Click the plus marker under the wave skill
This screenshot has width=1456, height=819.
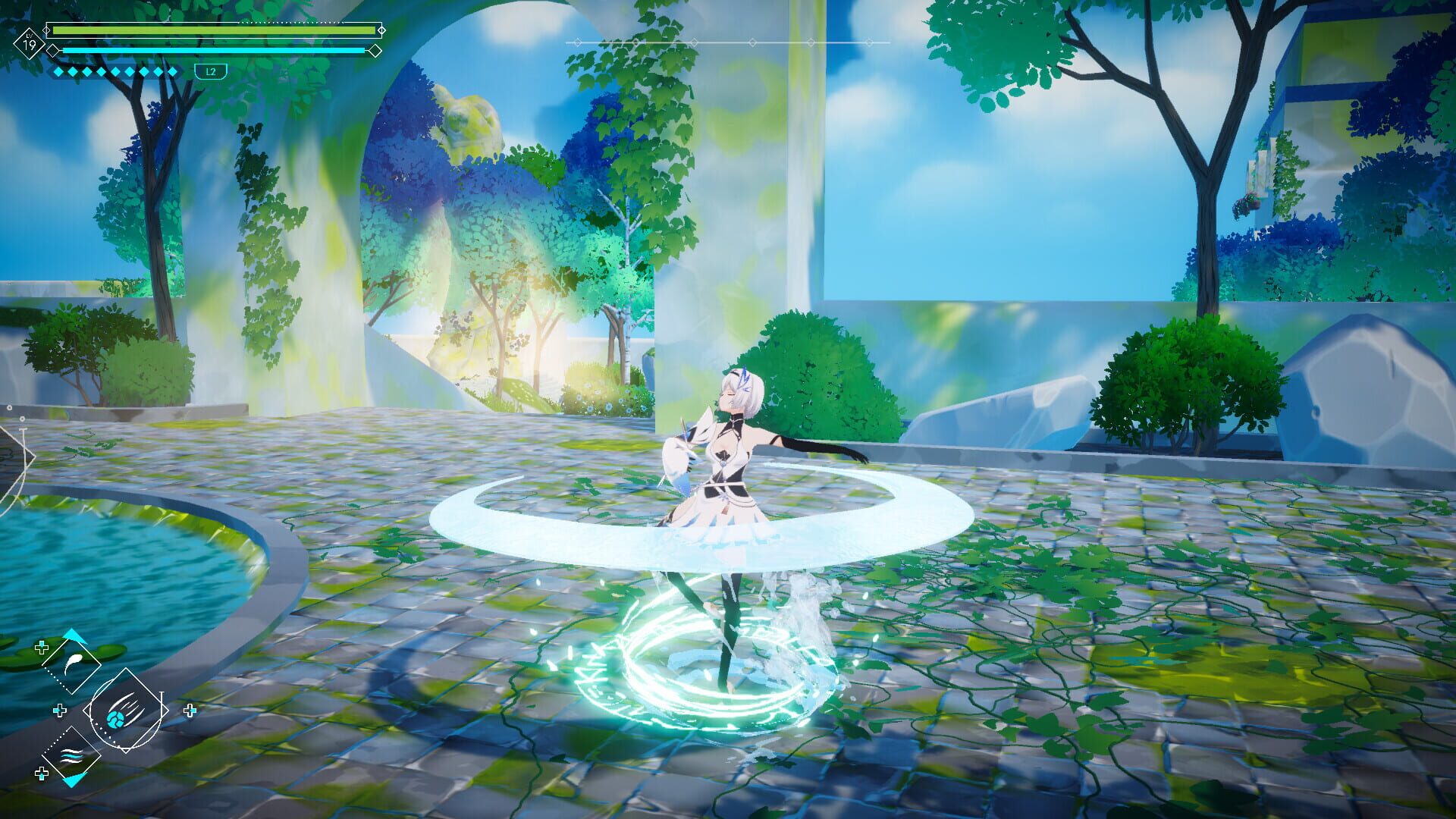tap(41, 773)
